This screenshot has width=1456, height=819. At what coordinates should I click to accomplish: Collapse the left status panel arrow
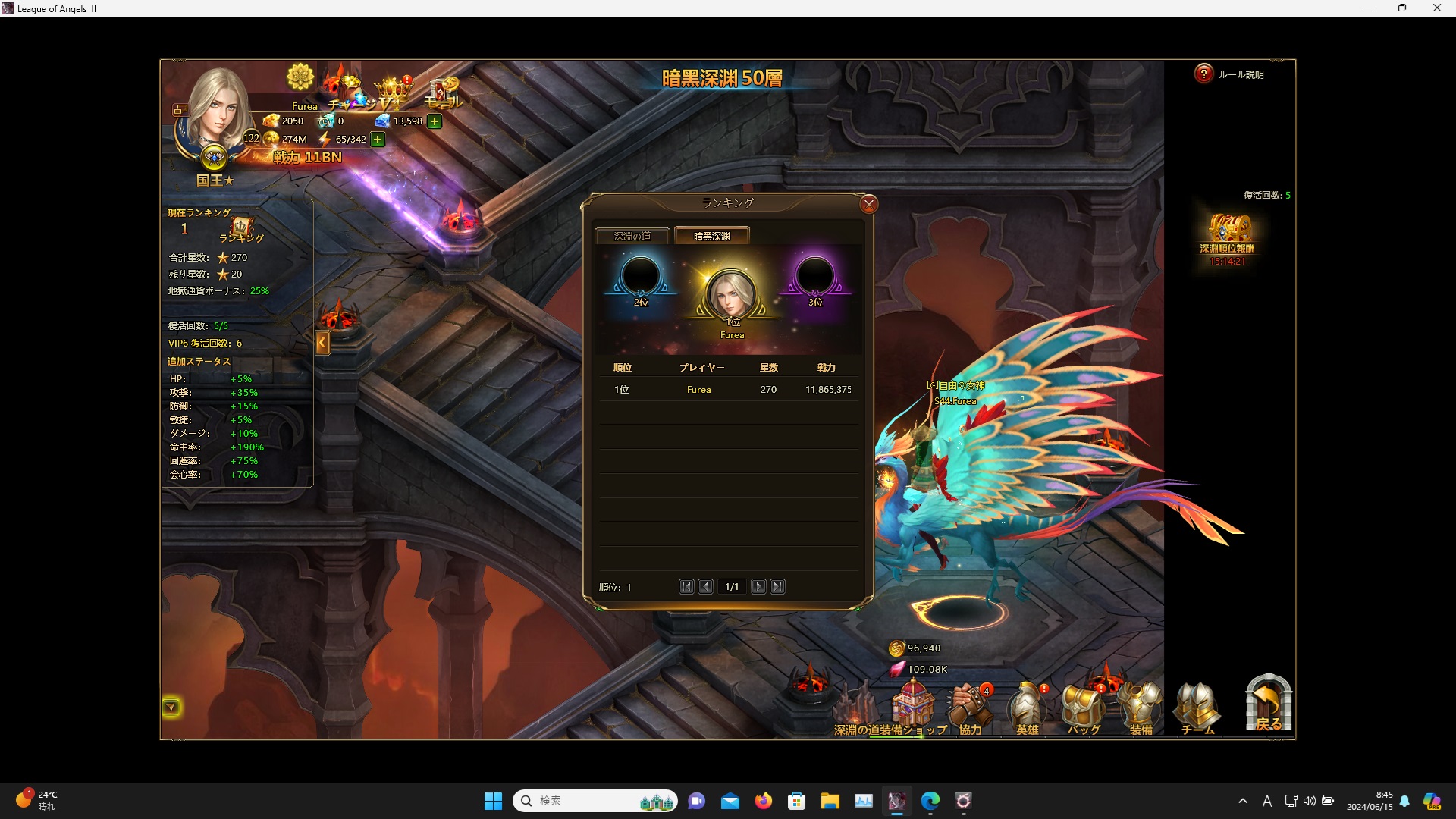pos(322,343)
